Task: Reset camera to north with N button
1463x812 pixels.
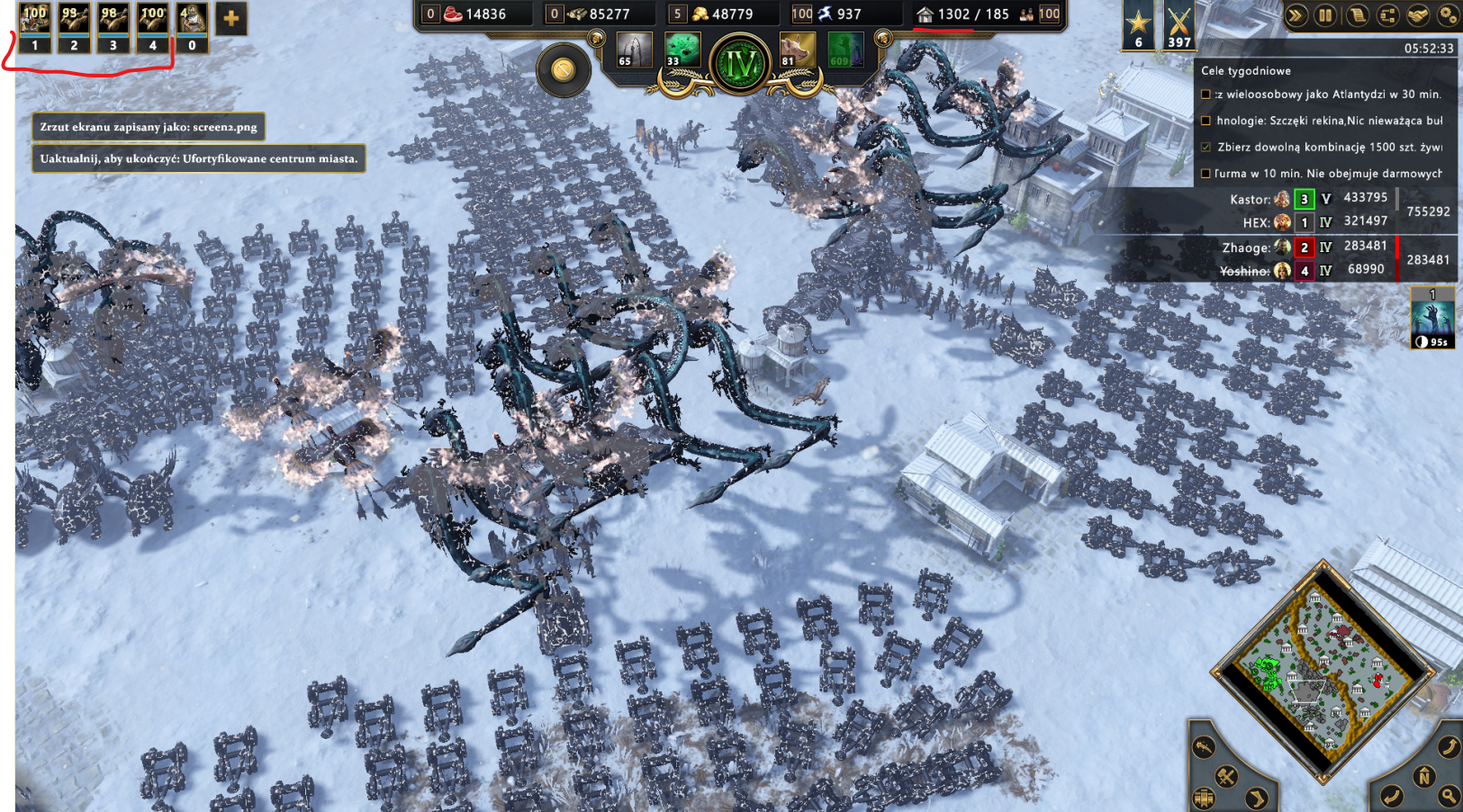Action: coord(1423,776)
